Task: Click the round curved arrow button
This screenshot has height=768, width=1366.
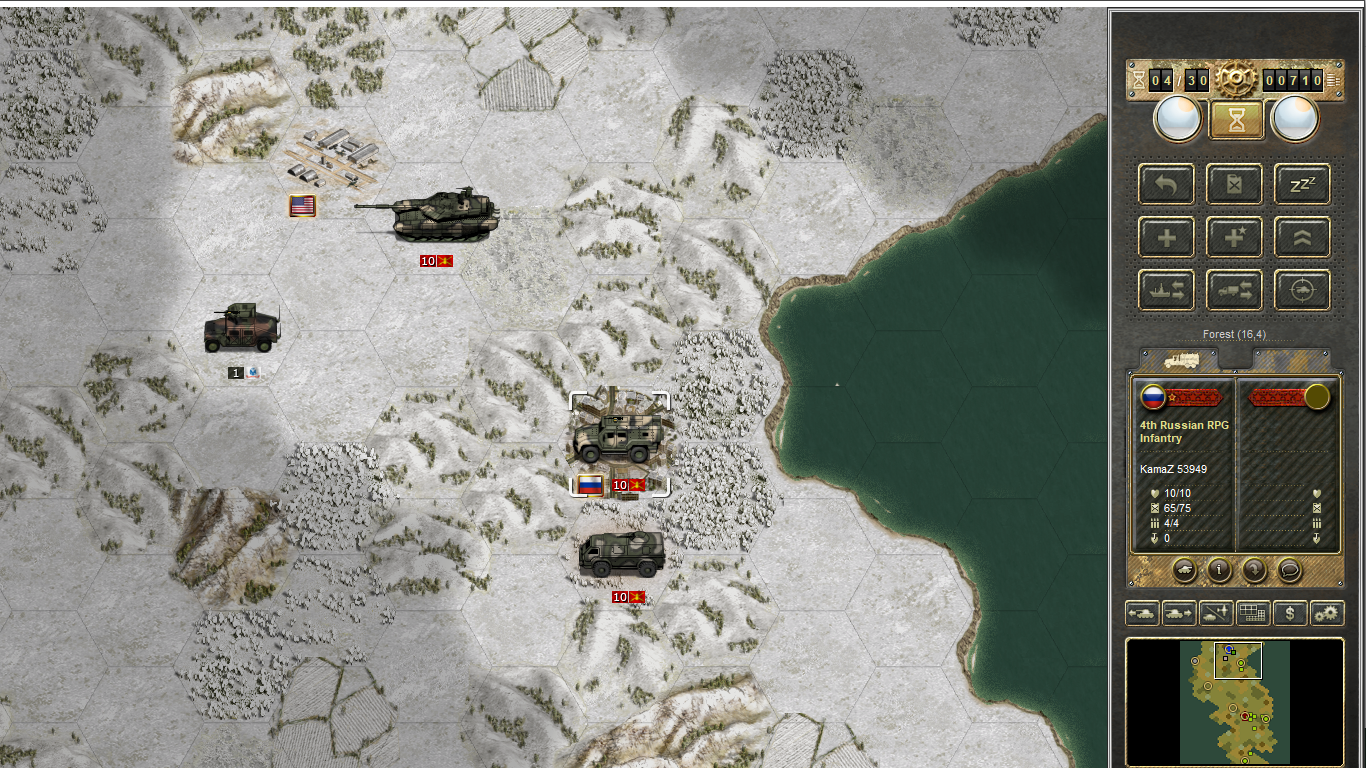Action: (1254, 570)
